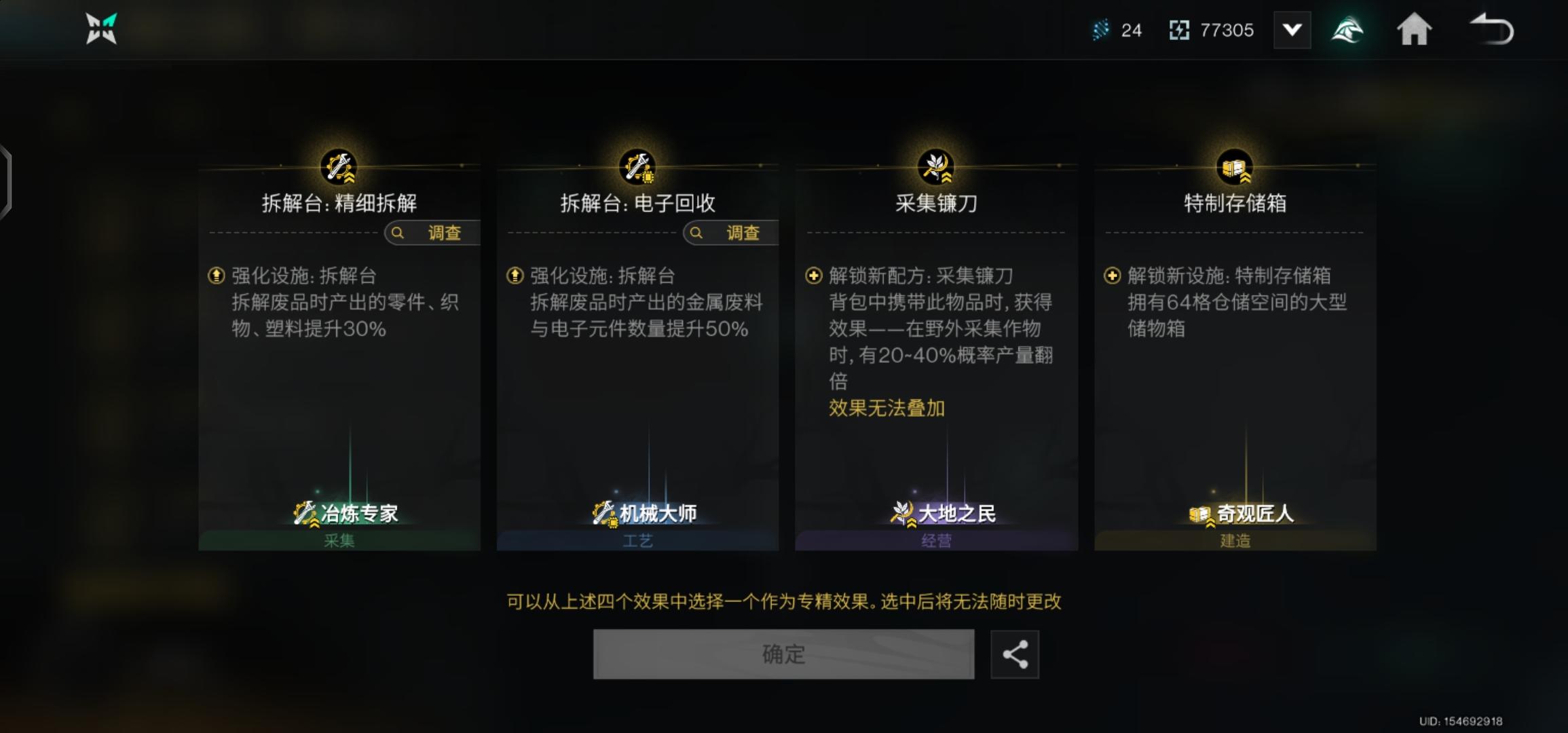Click the 电子回收 chip-wrench icon on the second card
The width and height of the screenshot is (1568, 733).
(639, 167)
